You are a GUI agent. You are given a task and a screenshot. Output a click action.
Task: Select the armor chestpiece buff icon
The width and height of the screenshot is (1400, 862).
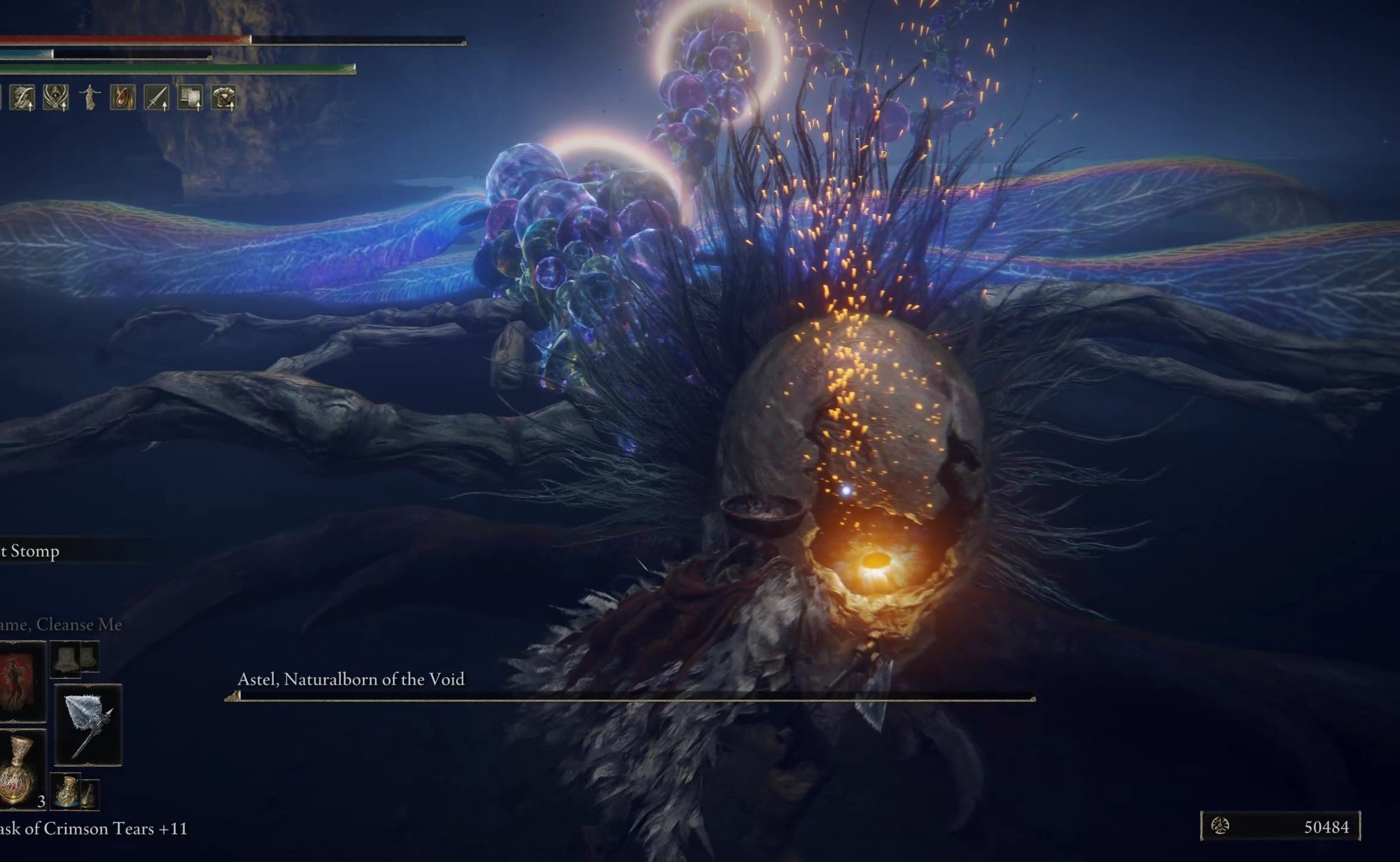click(226, 97)
